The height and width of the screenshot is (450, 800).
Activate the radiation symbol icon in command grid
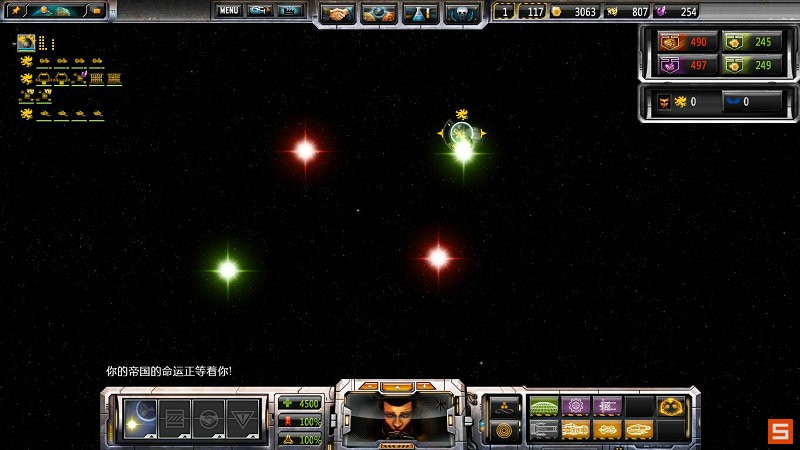670,406
